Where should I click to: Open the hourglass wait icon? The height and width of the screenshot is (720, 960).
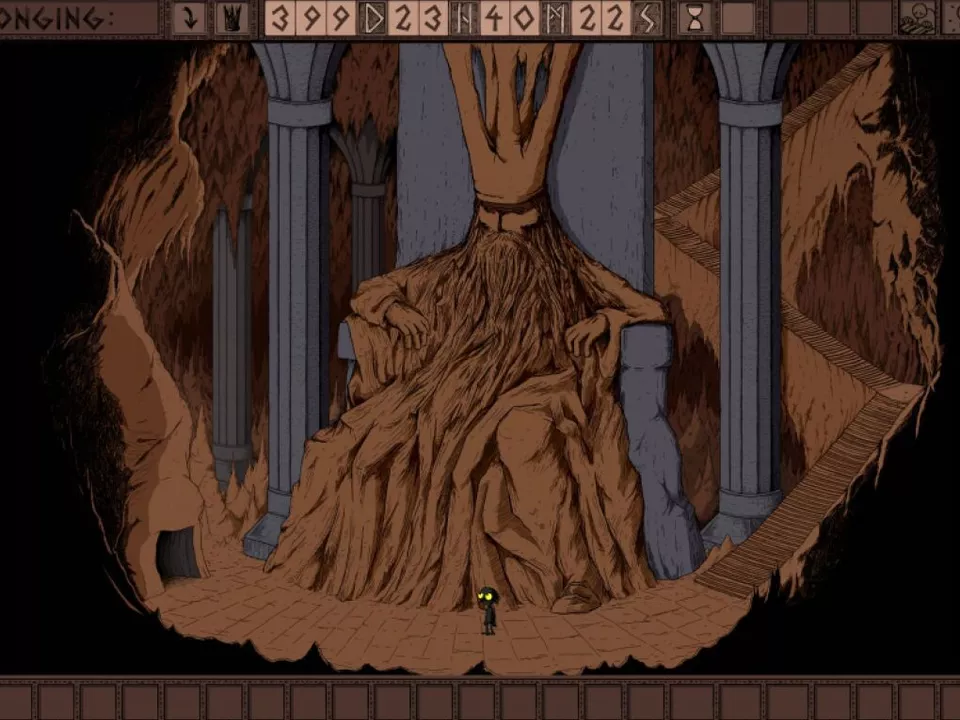pyautogui.click(x=692, y=18)
